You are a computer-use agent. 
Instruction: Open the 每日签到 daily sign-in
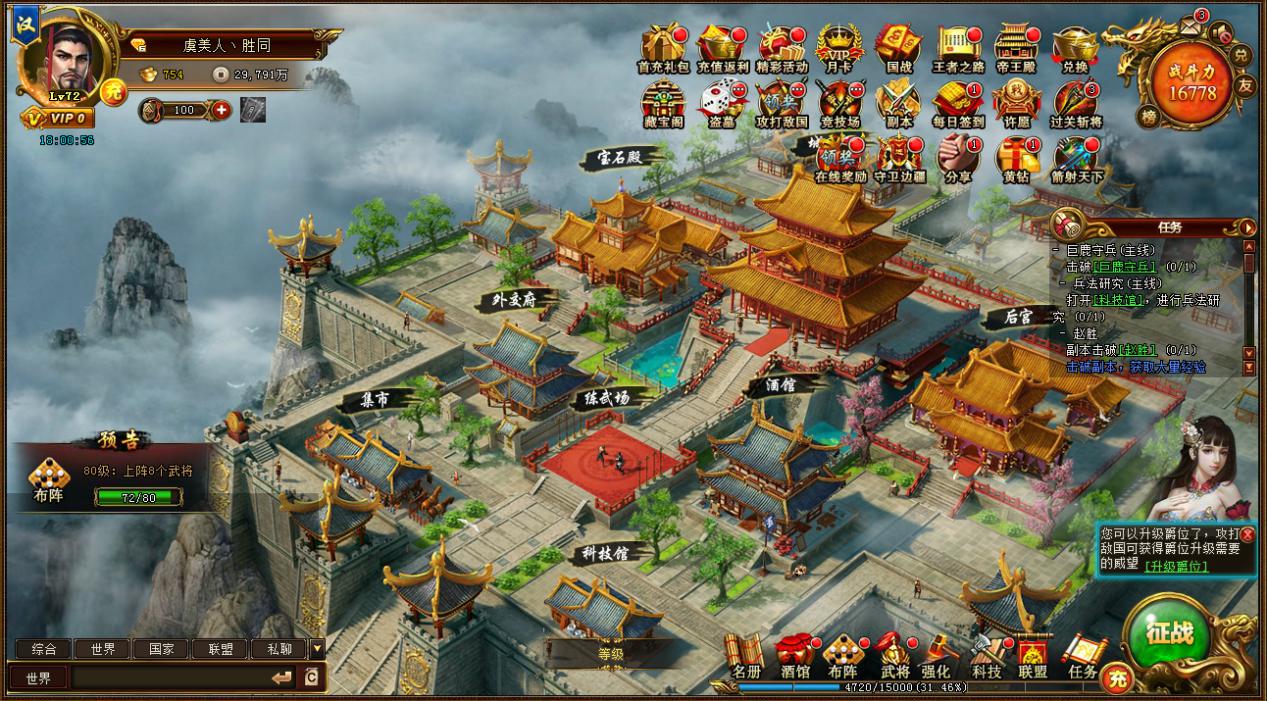pyautogui.click(x=958, y=102)
